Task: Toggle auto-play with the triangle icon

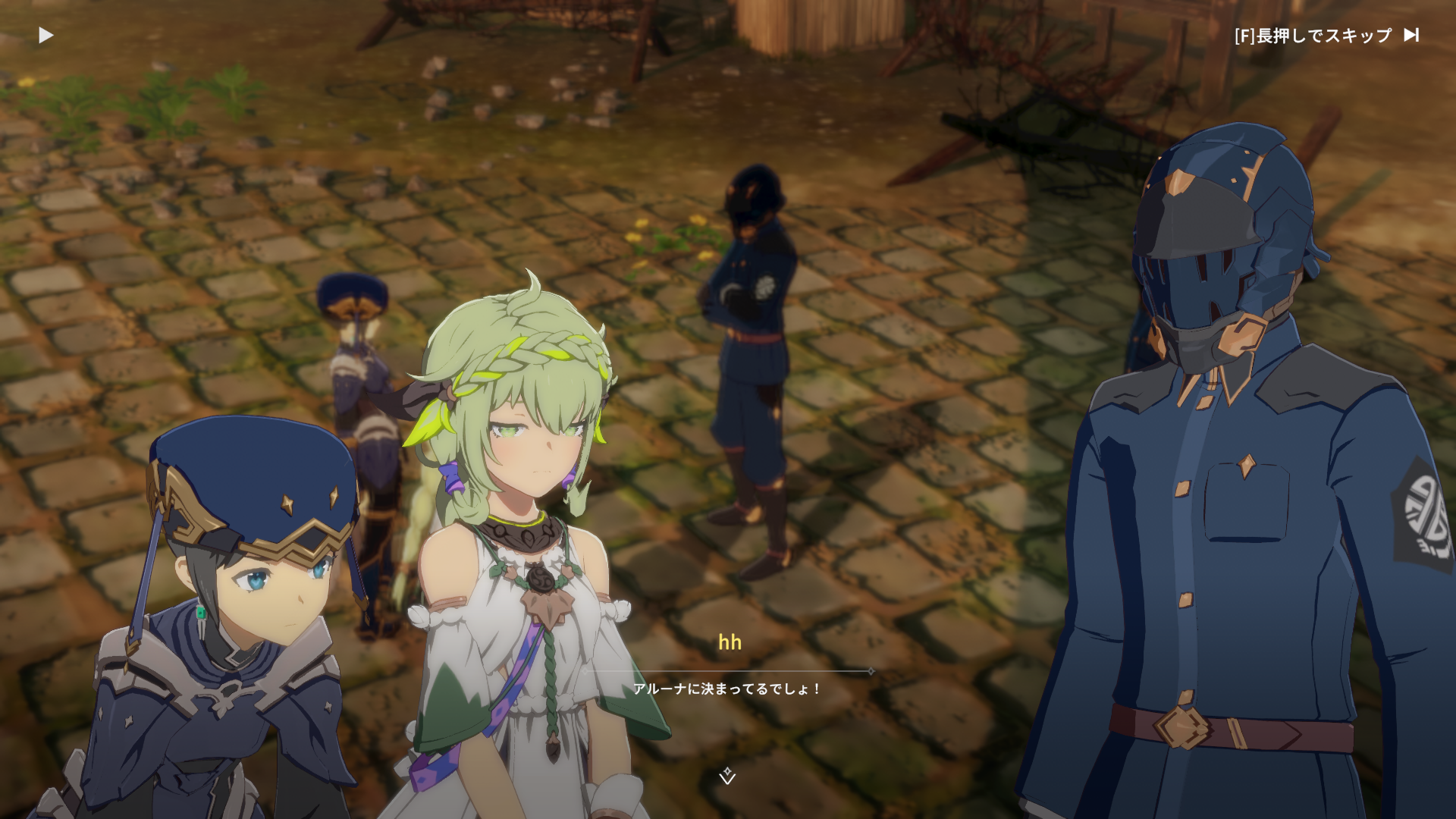Action: tap(45, 36)
